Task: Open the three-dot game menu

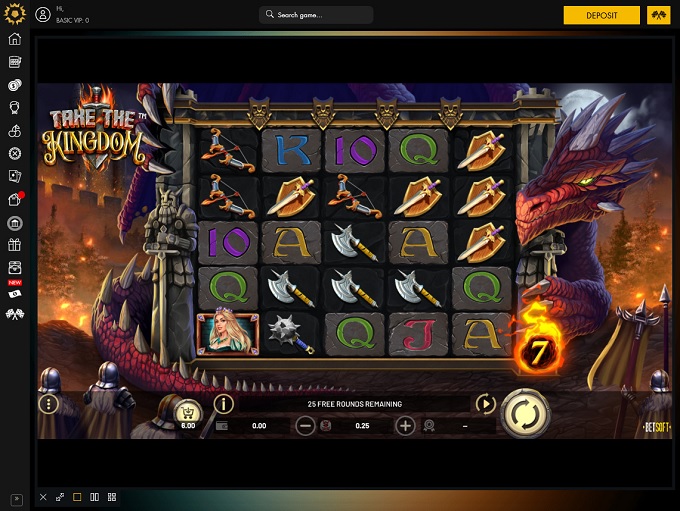Action: pyautogui.click(x=48, y=405)
